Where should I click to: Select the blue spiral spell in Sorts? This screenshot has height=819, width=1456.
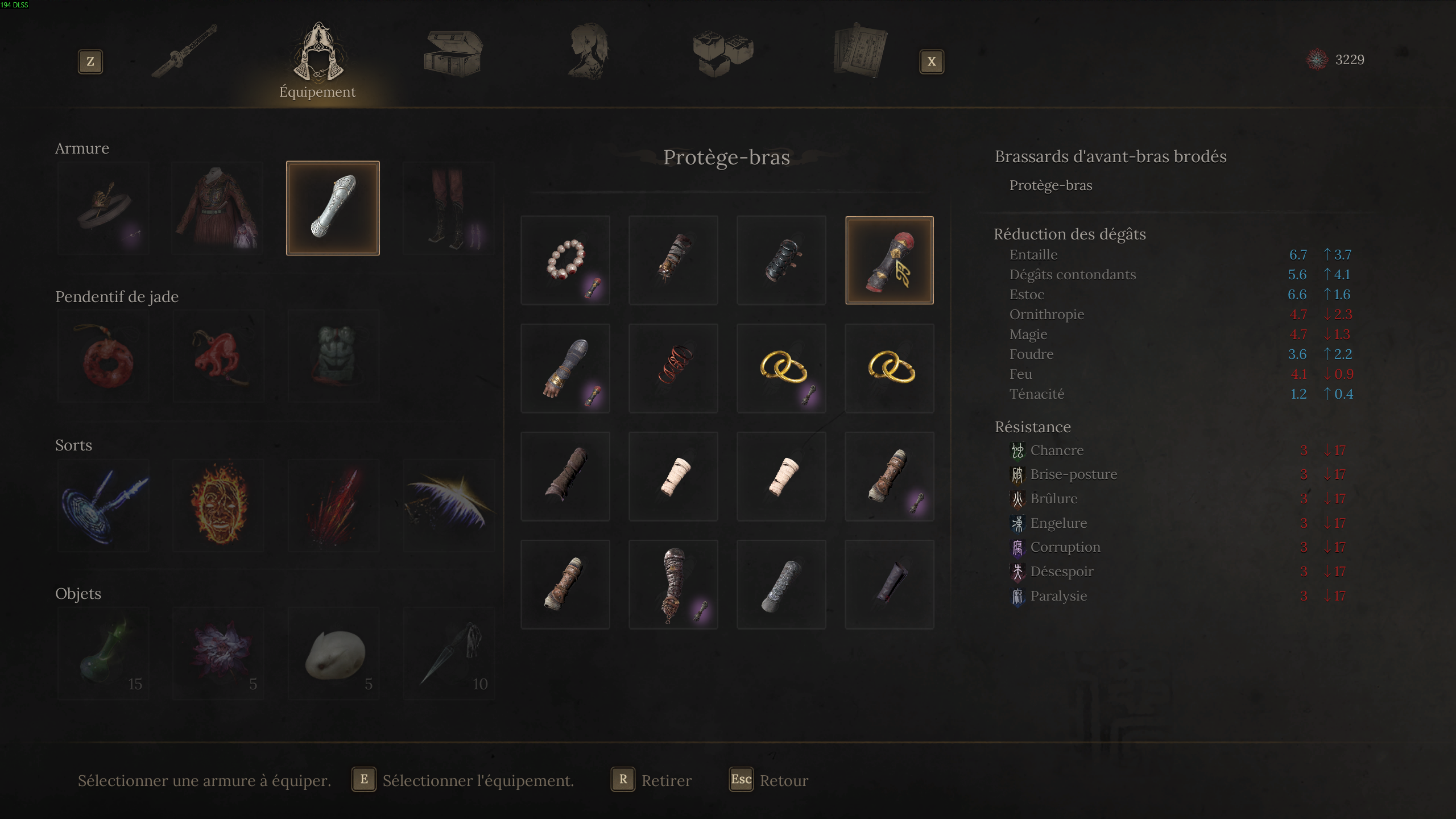tap(103, 505)
